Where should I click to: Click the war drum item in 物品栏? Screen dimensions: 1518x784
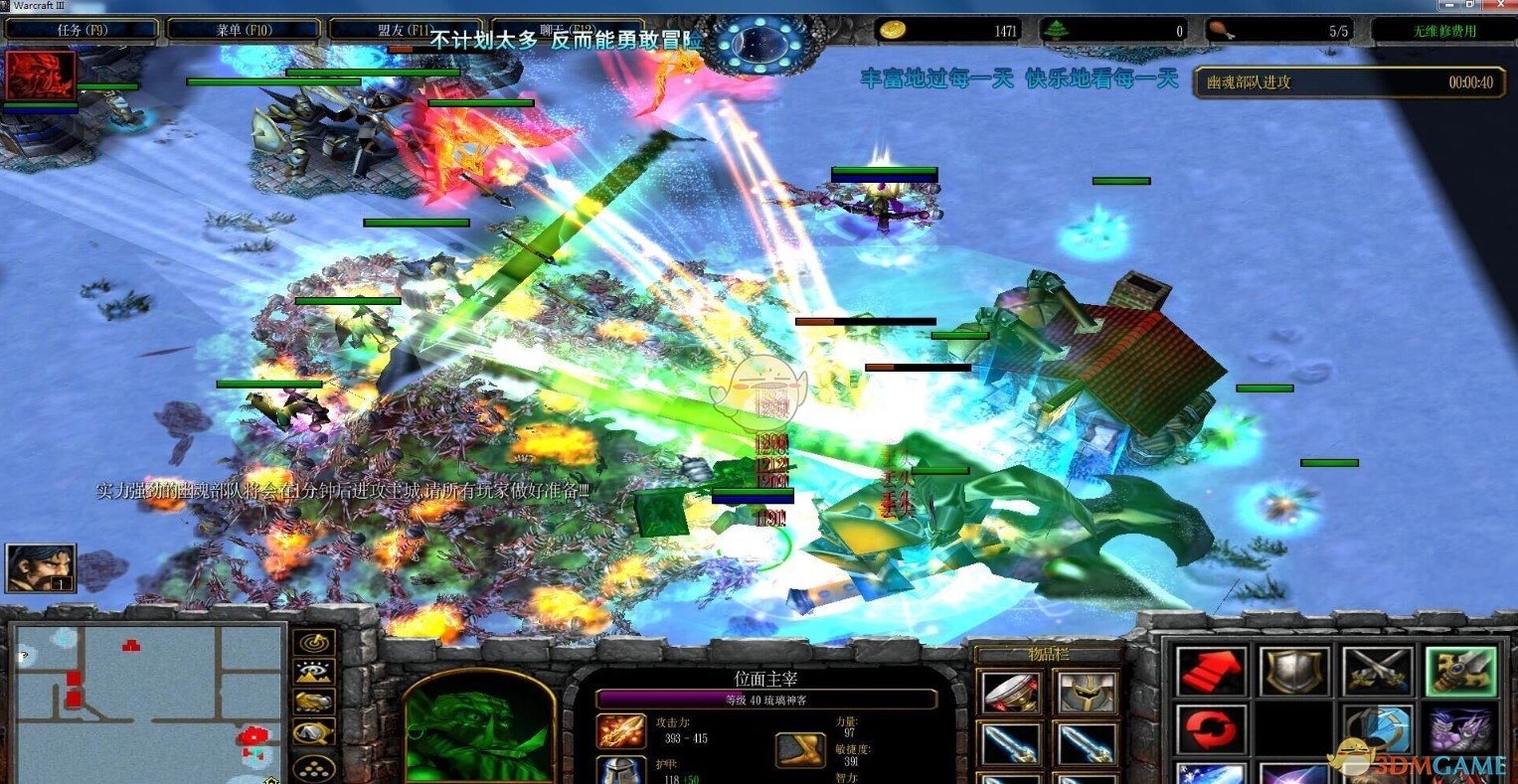(x=1010, y=693)
